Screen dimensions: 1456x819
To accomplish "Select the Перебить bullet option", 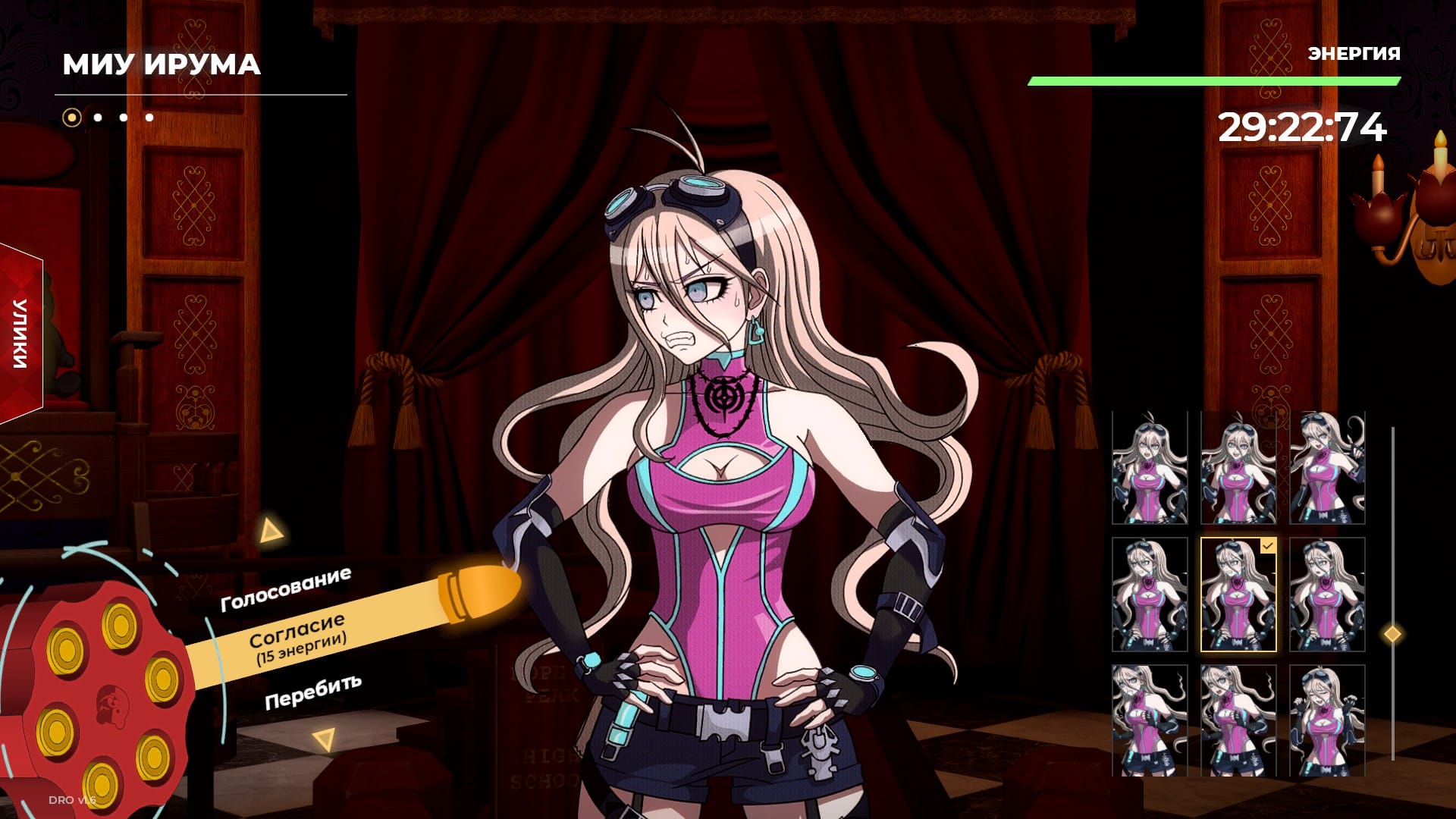I will click(x=312, y=691).
